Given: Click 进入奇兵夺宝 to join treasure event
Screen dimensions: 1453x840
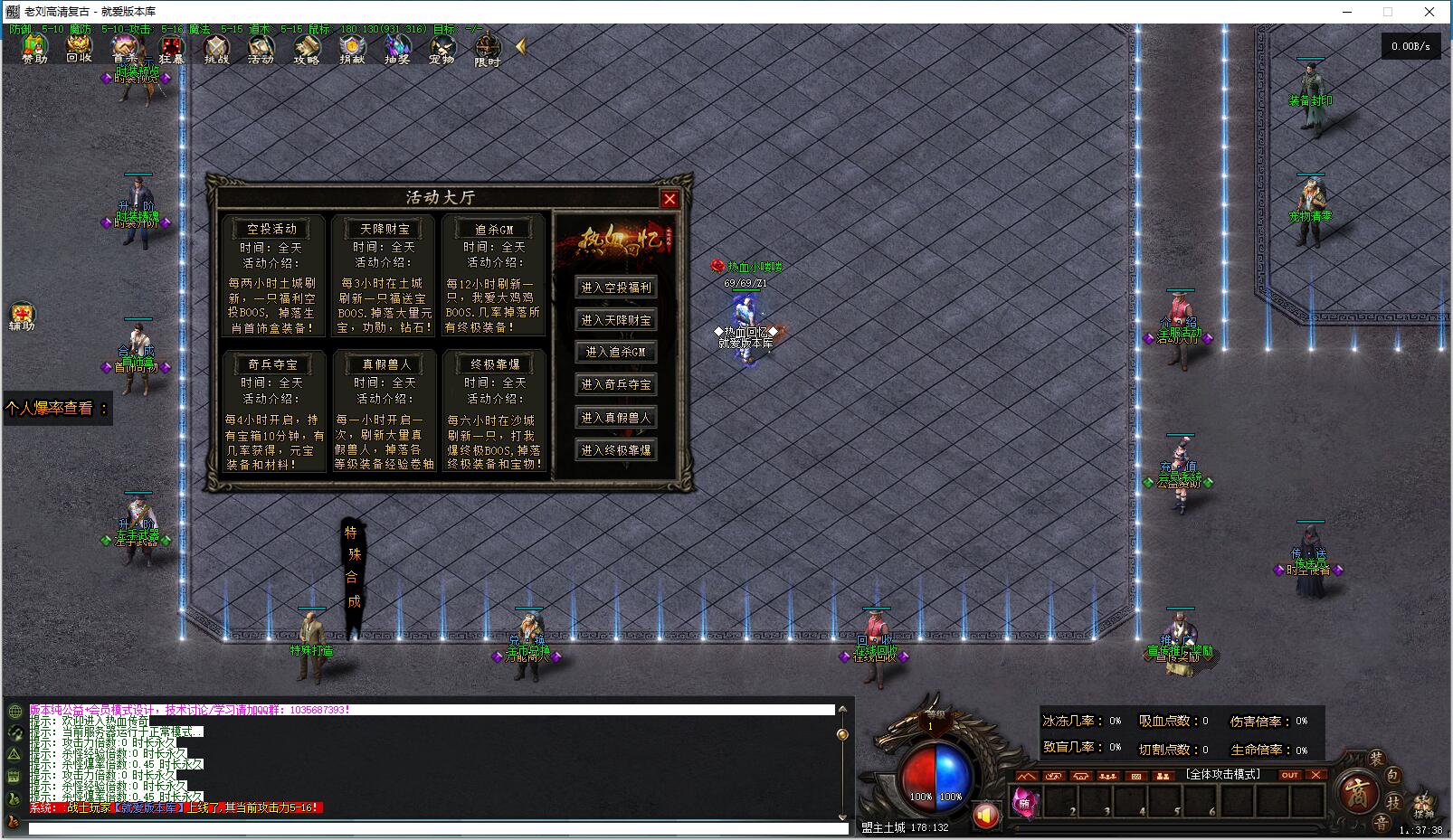Looking at the screenshot, I should click(x=616, y=384).
